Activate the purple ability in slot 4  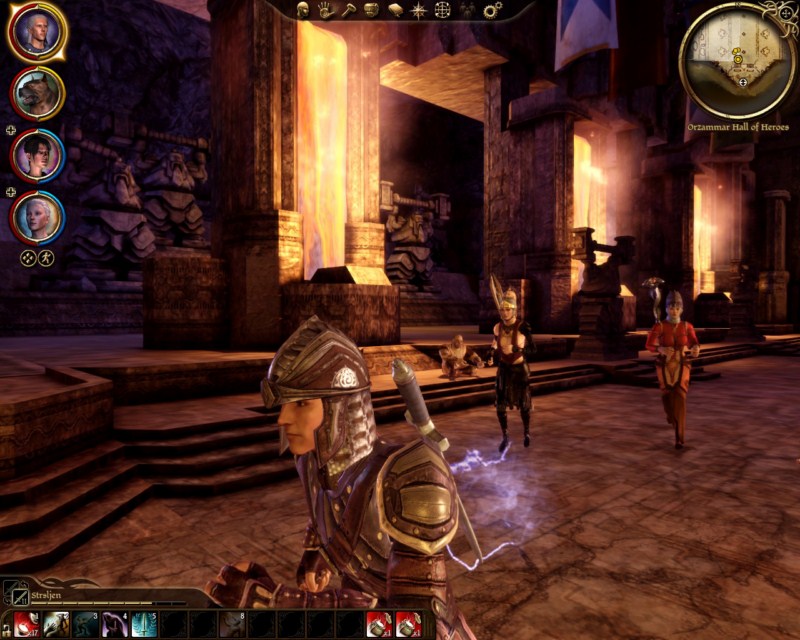click(115, 625)
